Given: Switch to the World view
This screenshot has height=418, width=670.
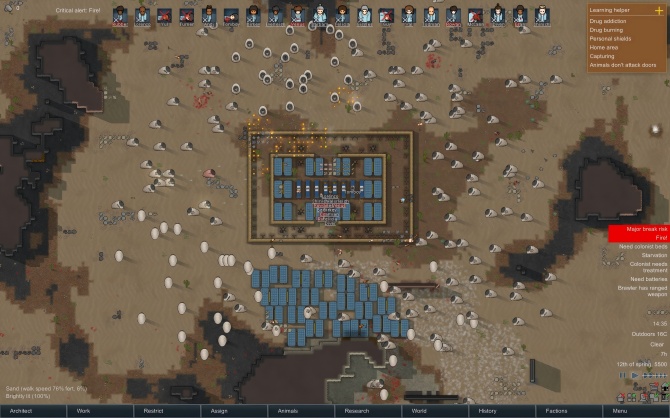Looking at the screenshot, I should click(420, 411).
